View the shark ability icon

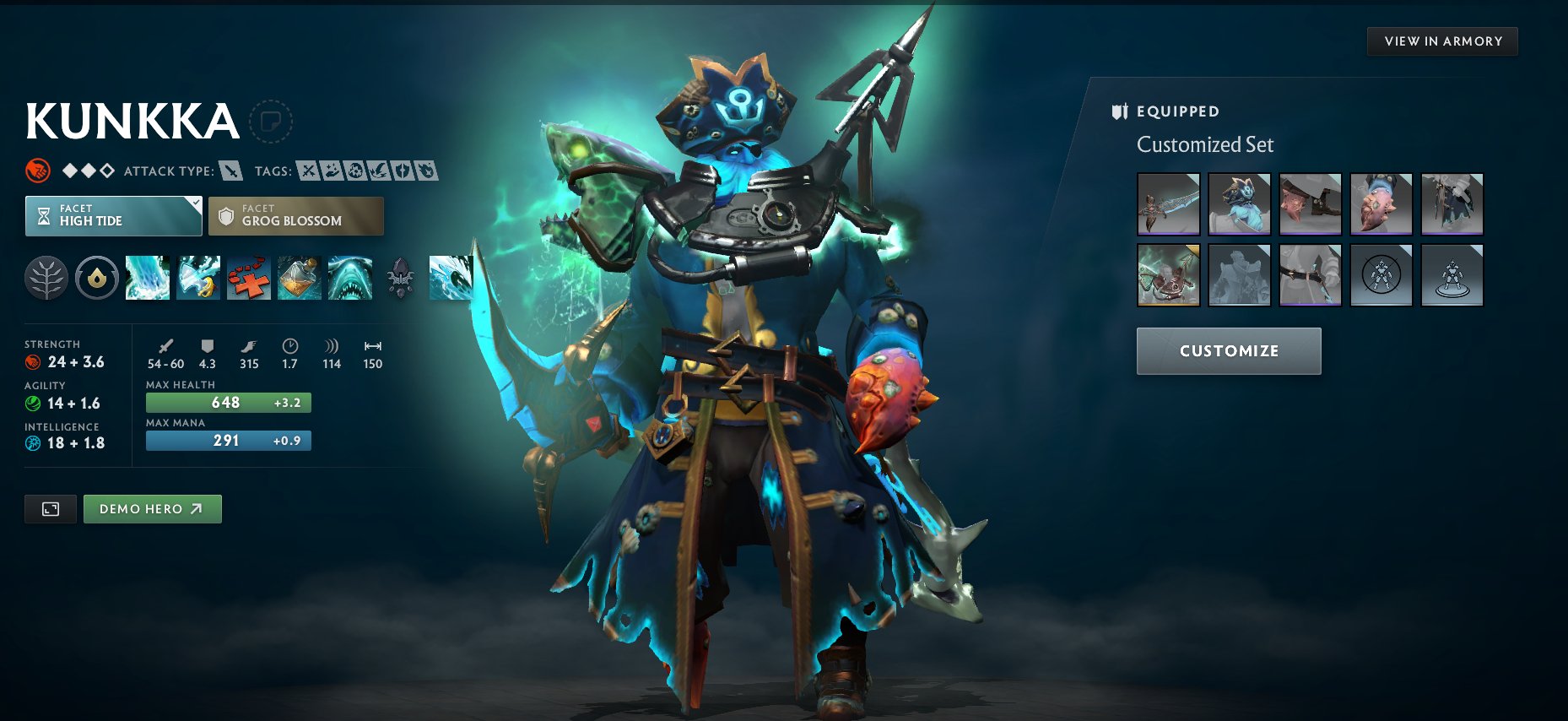[x=349, y=279]
